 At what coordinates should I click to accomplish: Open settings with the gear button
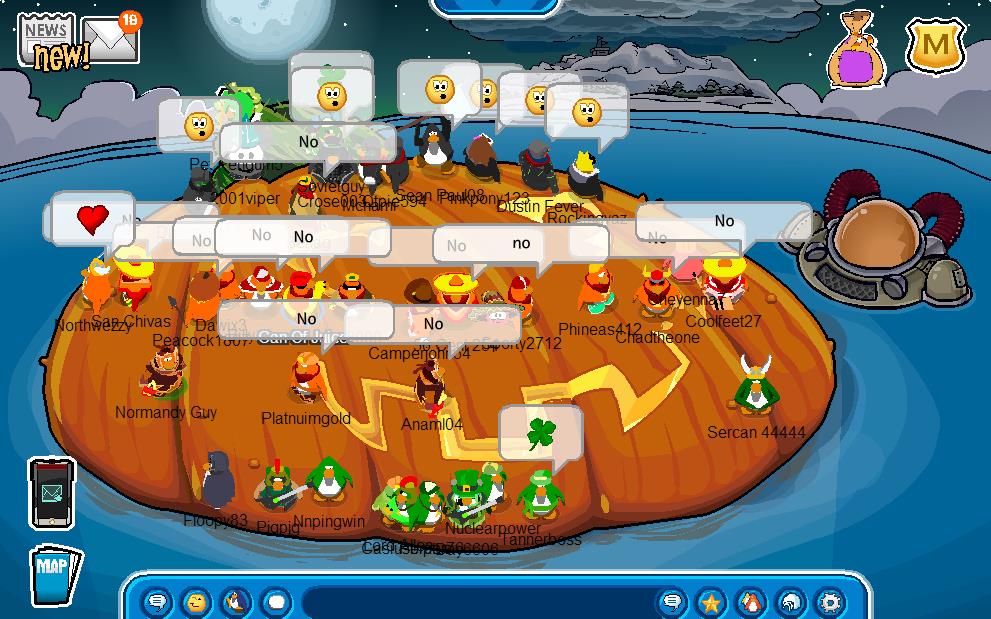click(830, 602)
